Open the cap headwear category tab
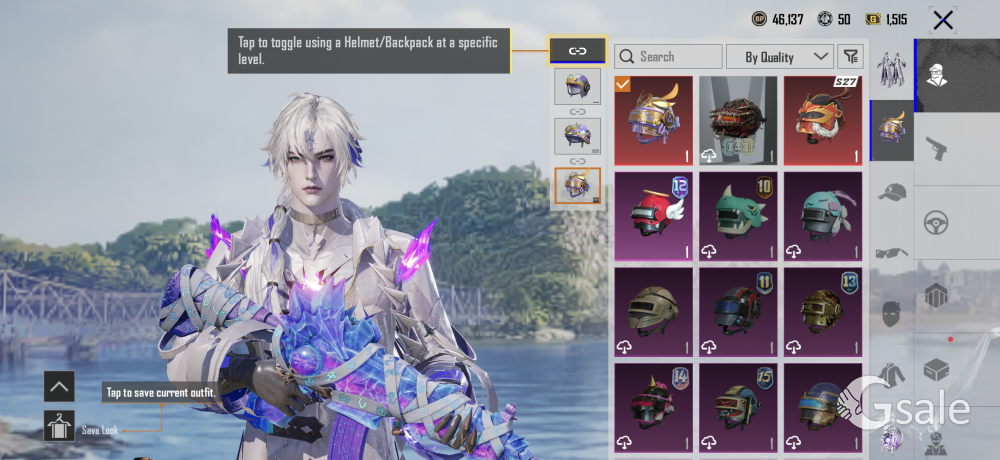Screen dimensions: 1000x460 (x=891, y=191)
